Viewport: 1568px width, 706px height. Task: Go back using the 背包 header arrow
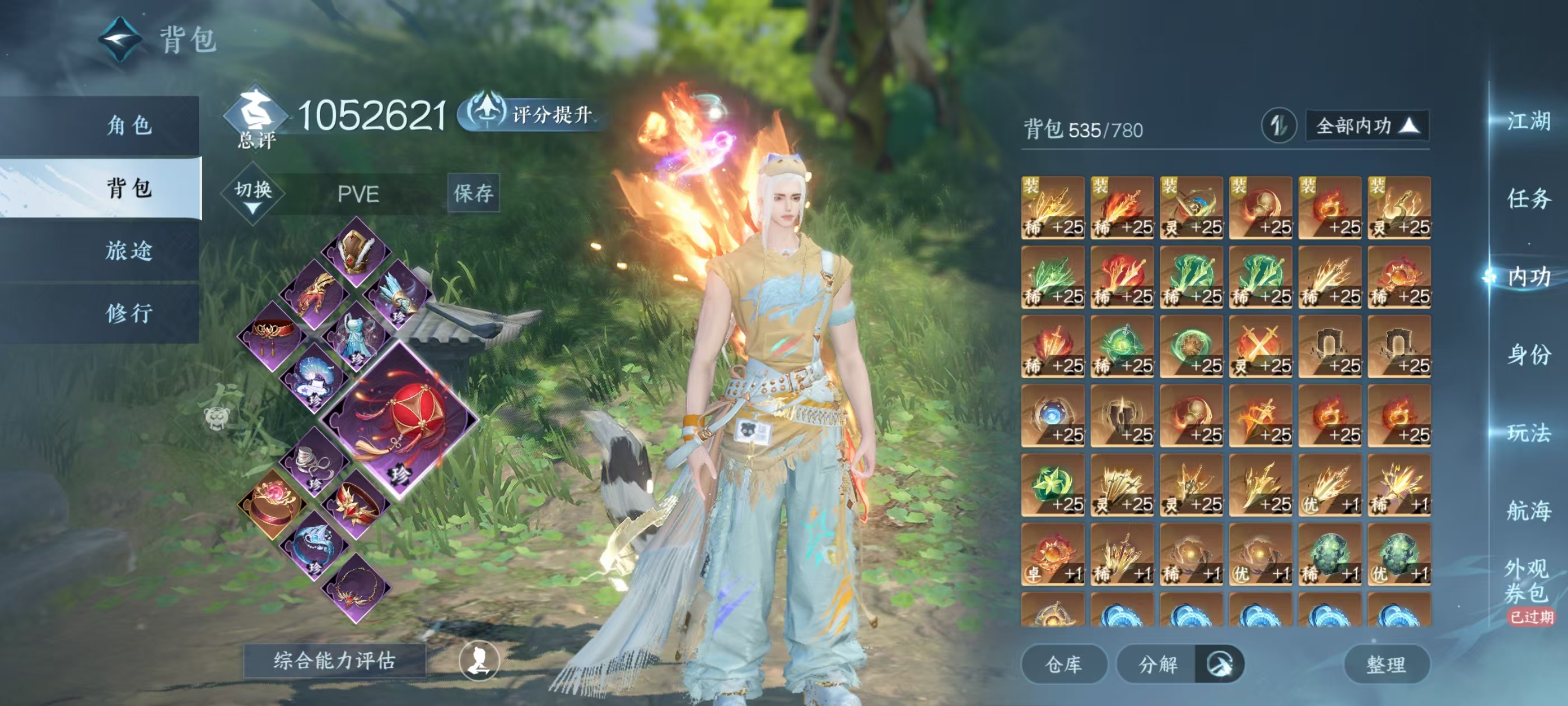[120, 39]
